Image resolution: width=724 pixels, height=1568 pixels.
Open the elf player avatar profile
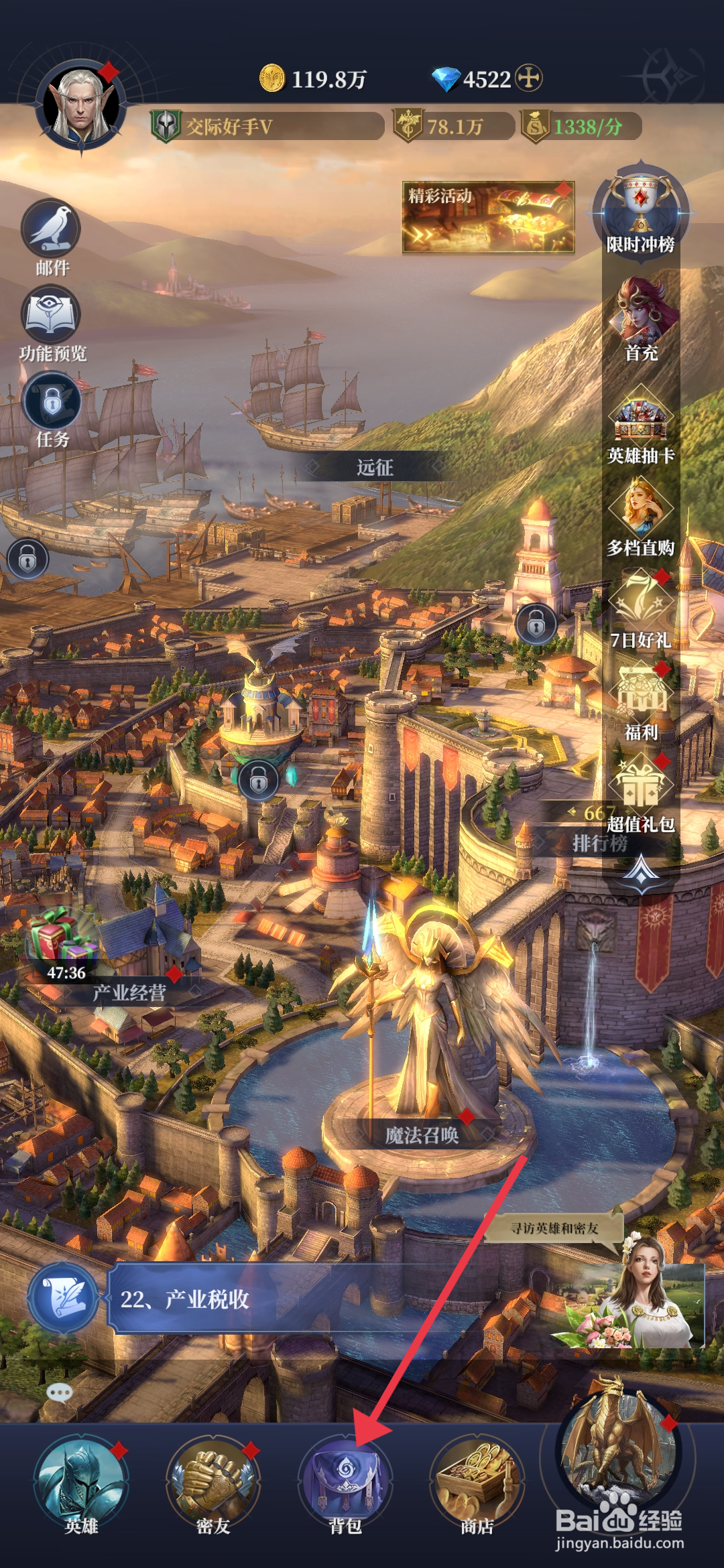tap(82, 107)
